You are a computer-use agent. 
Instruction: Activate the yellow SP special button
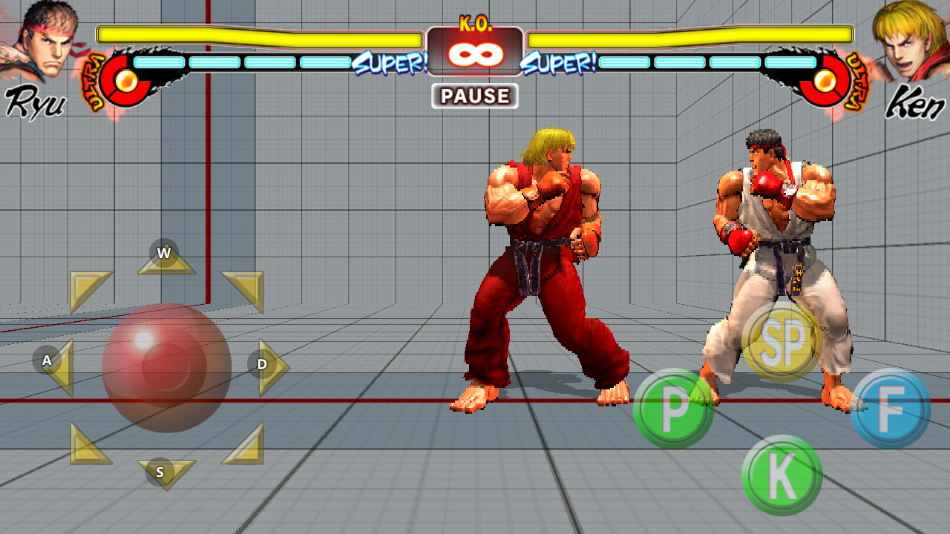pyautogui.click(x=781, y=343)
